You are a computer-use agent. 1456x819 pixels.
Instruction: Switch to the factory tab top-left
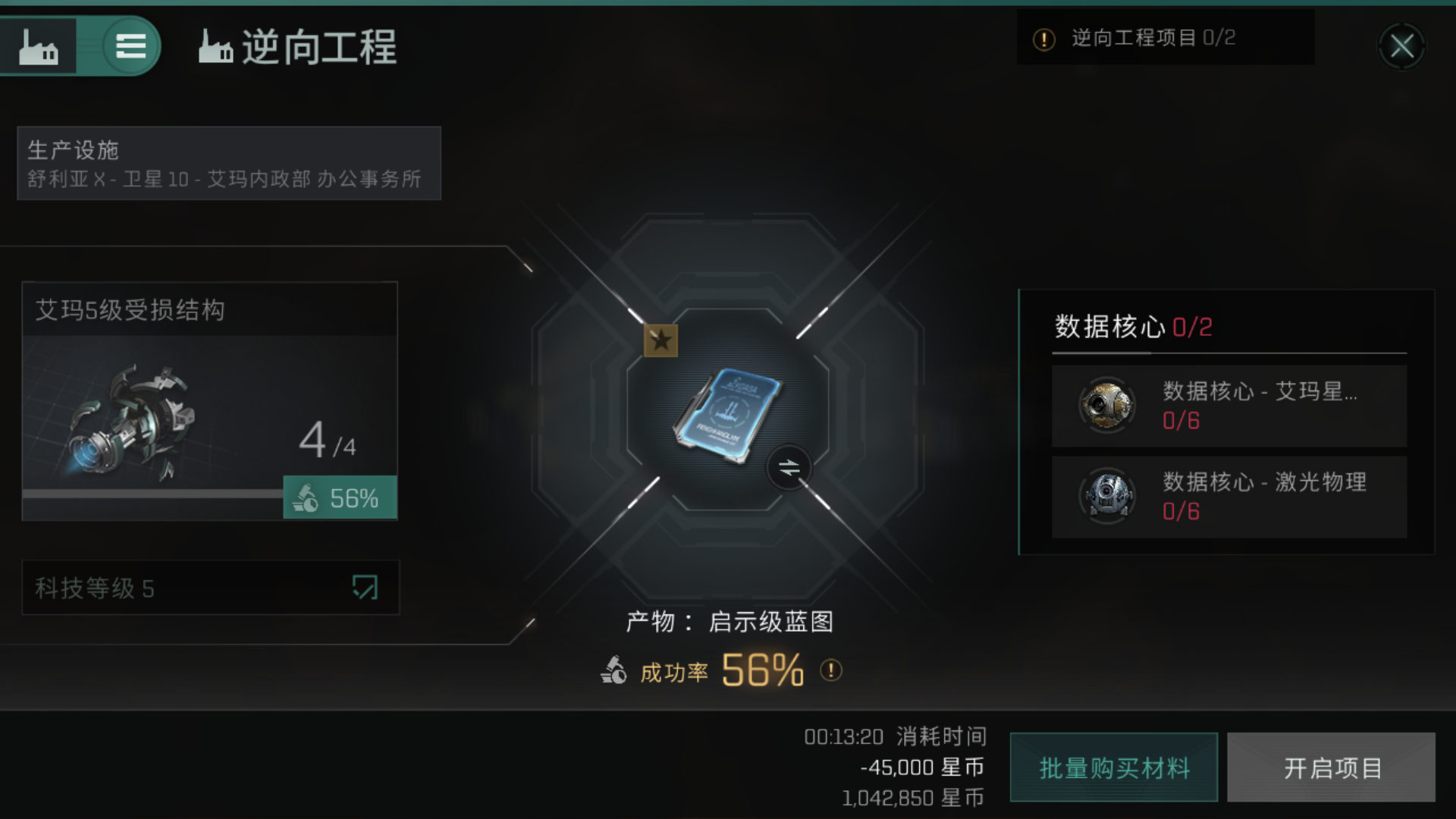tap(39, 45)
